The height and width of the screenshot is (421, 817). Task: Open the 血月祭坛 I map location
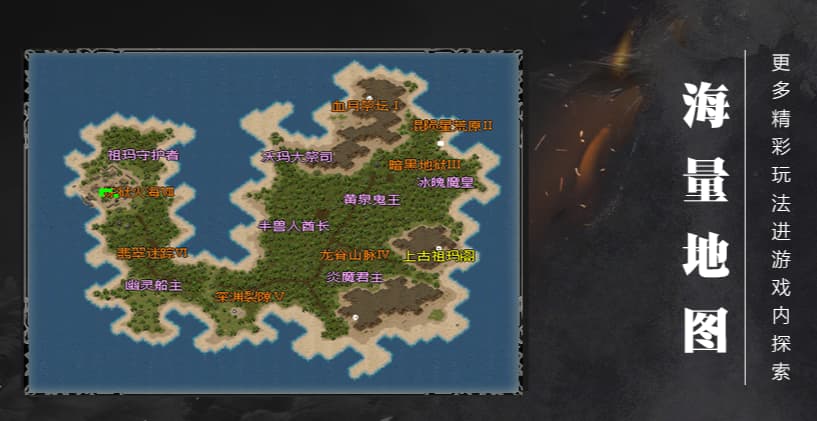click(366, 105)
